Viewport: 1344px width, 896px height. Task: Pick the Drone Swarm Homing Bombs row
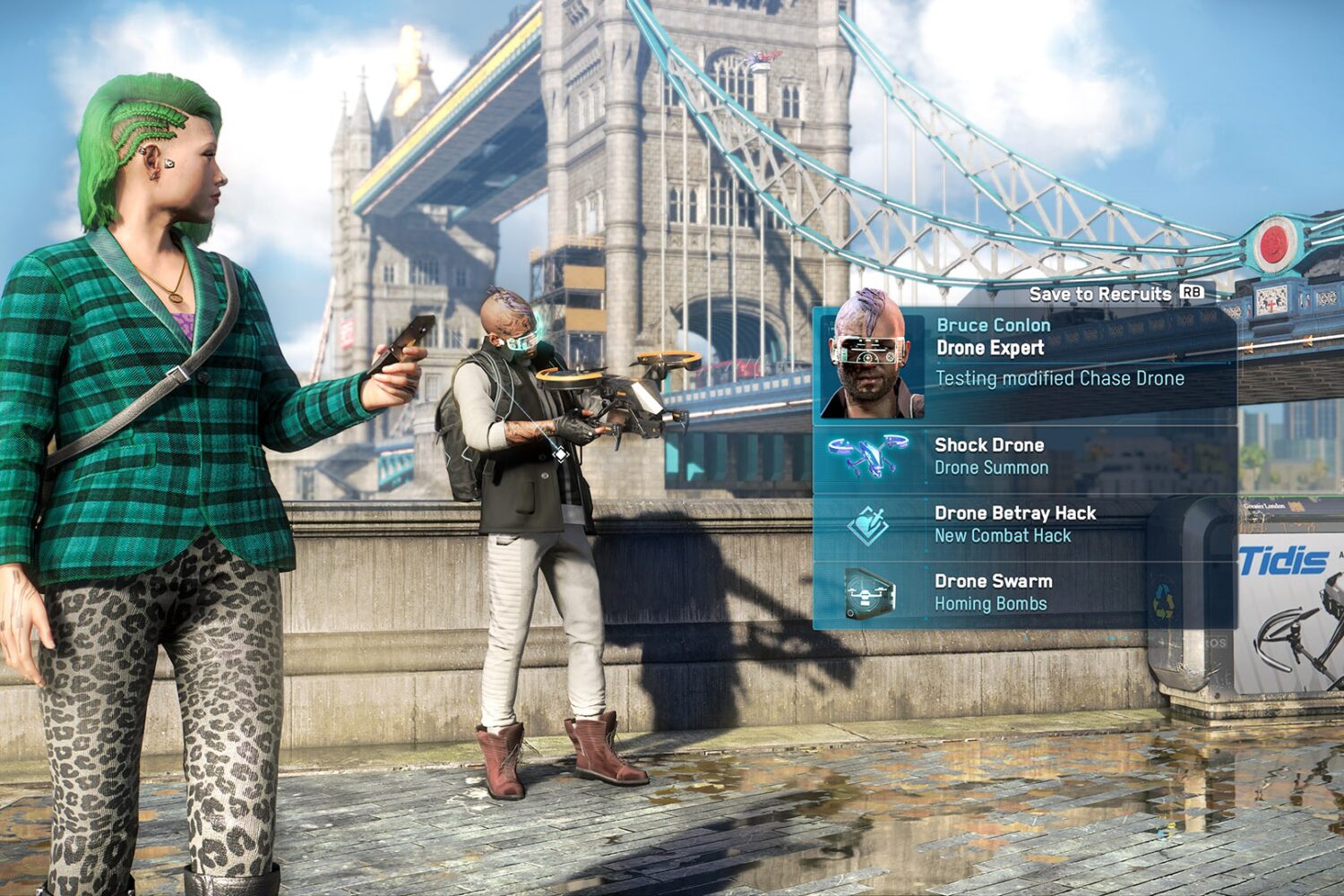click(x=1024, y=592)
